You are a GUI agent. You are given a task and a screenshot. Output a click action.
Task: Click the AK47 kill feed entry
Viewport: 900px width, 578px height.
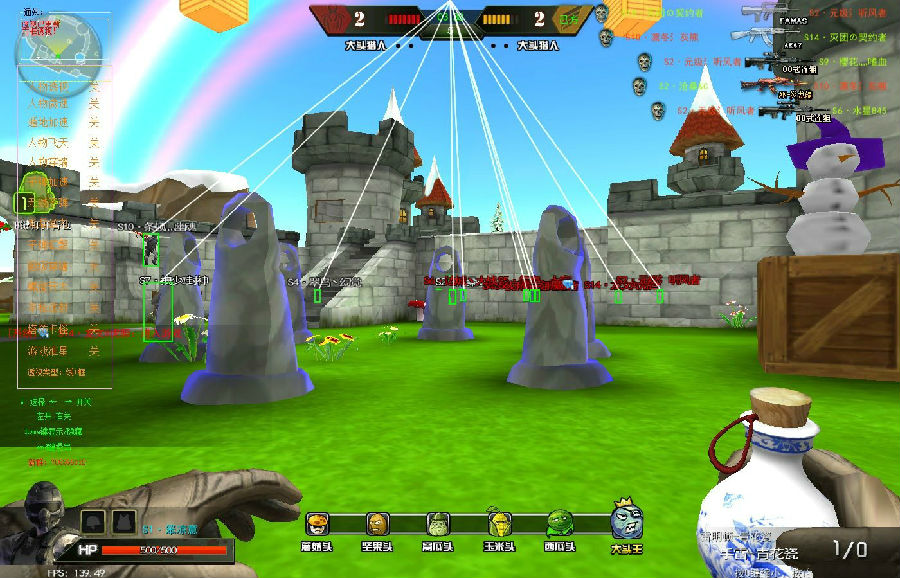[790, 36]
